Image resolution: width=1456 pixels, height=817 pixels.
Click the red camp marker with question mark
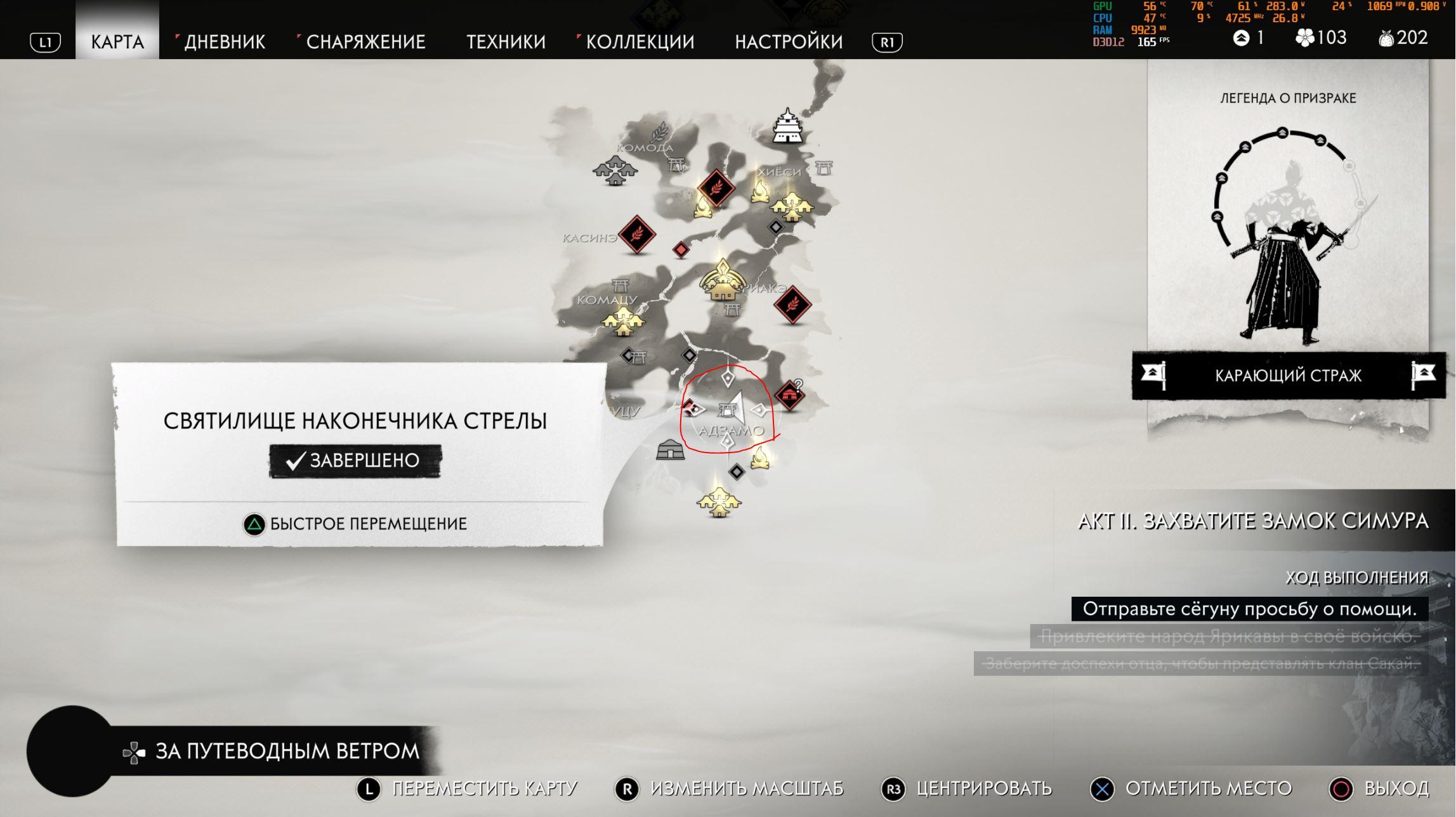789,395
